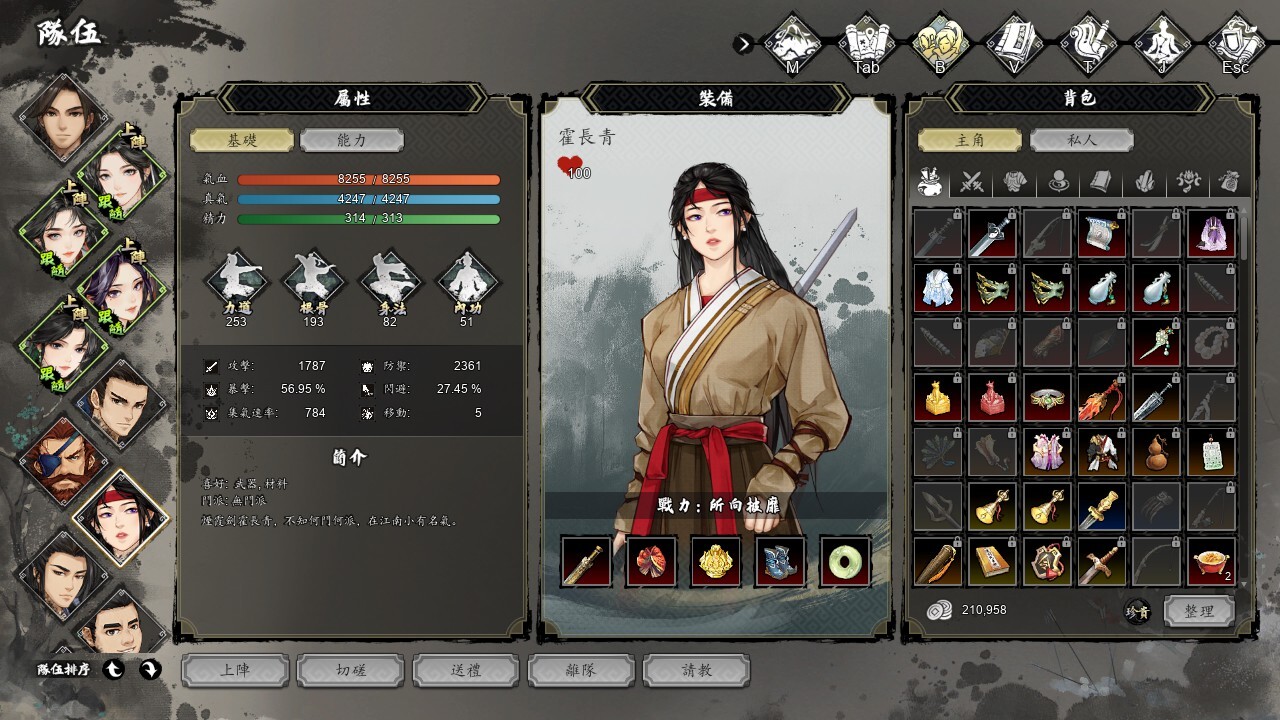The image size is (1280, 720).
Task: Select the equipped sword weapon slot
Action: point(586,561)
